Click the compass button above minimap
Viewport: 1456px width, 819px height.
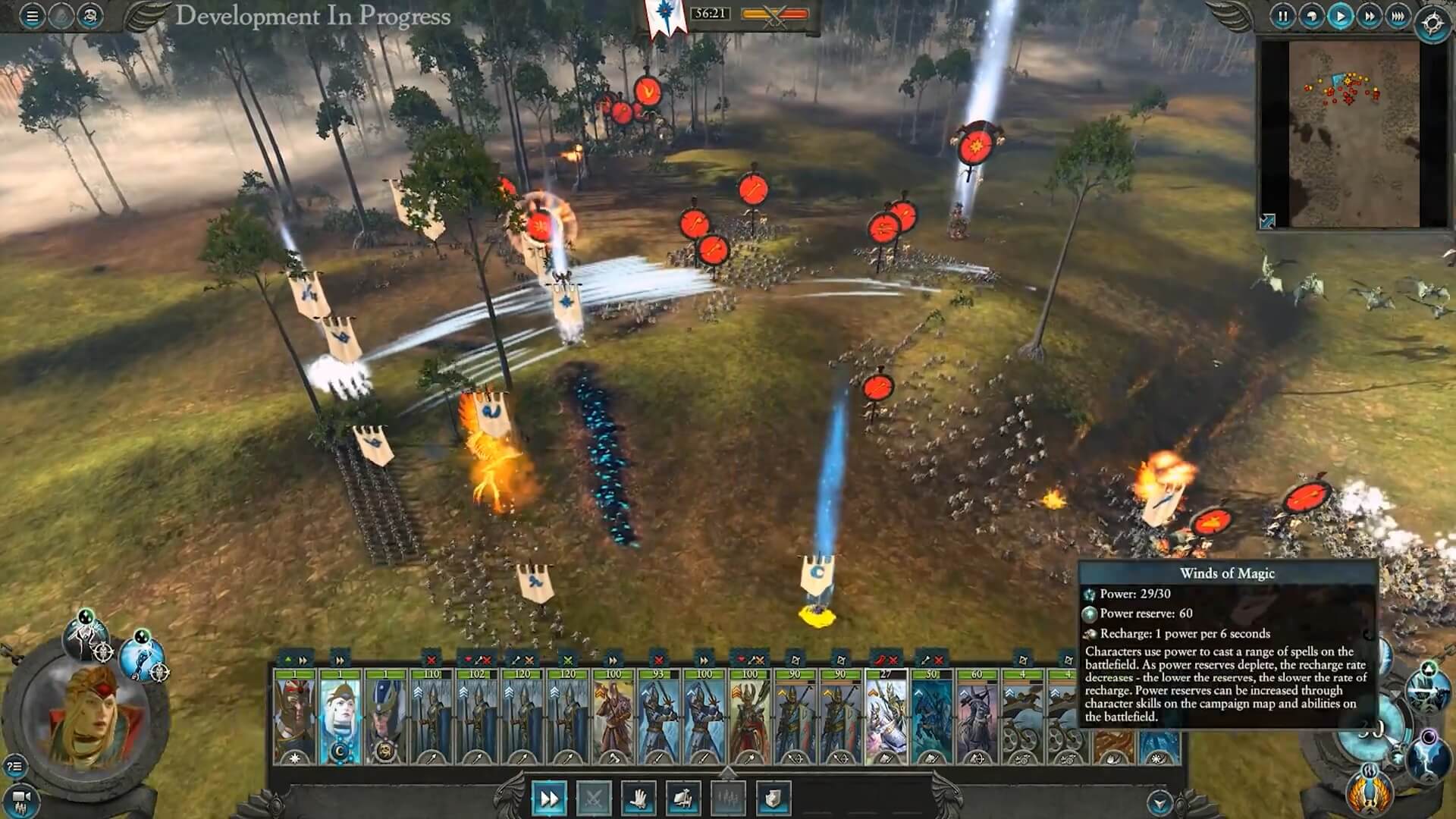point(1432,24)
